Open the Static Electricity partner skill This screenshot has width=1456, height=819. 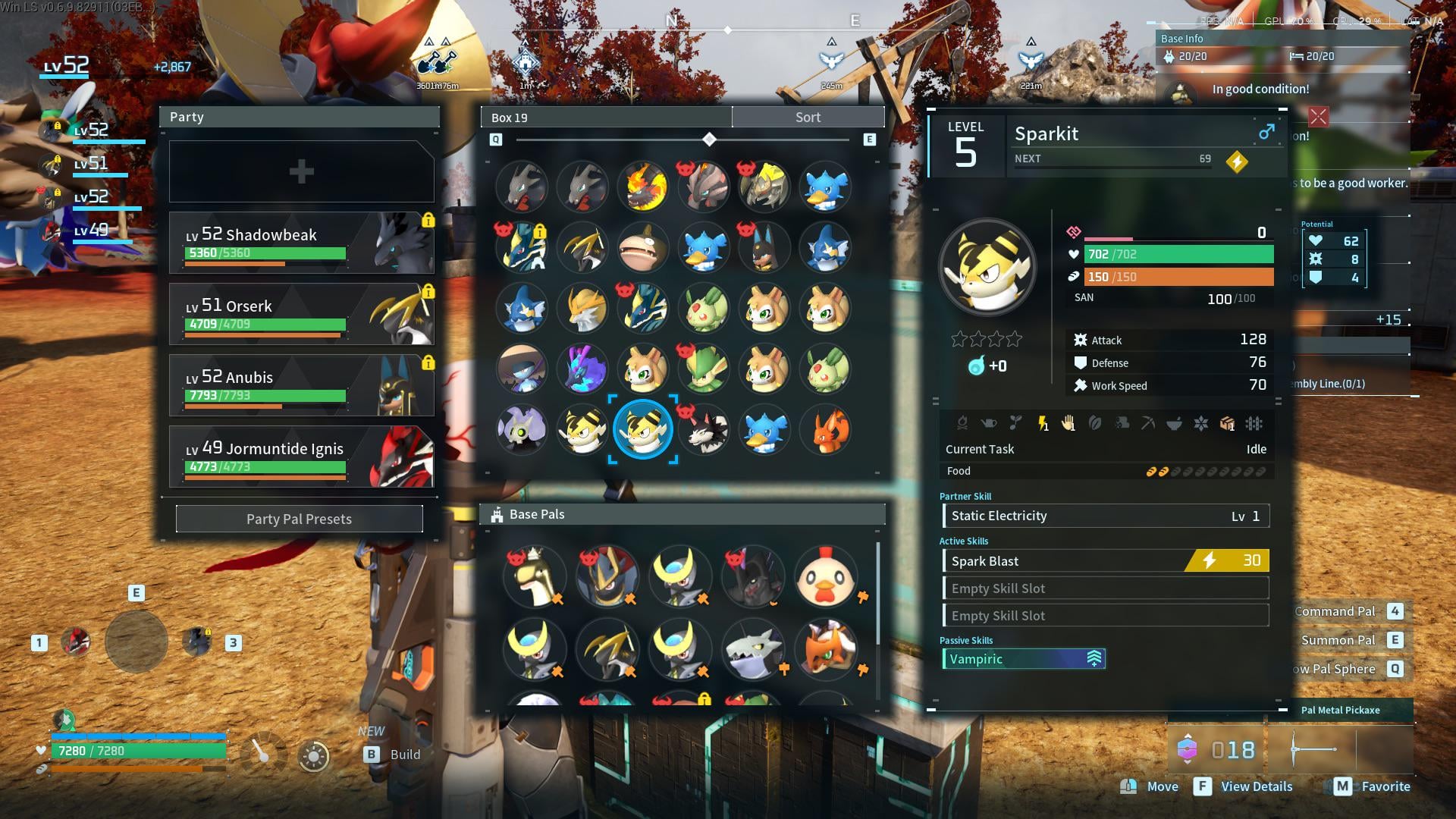pos(1105,516)
